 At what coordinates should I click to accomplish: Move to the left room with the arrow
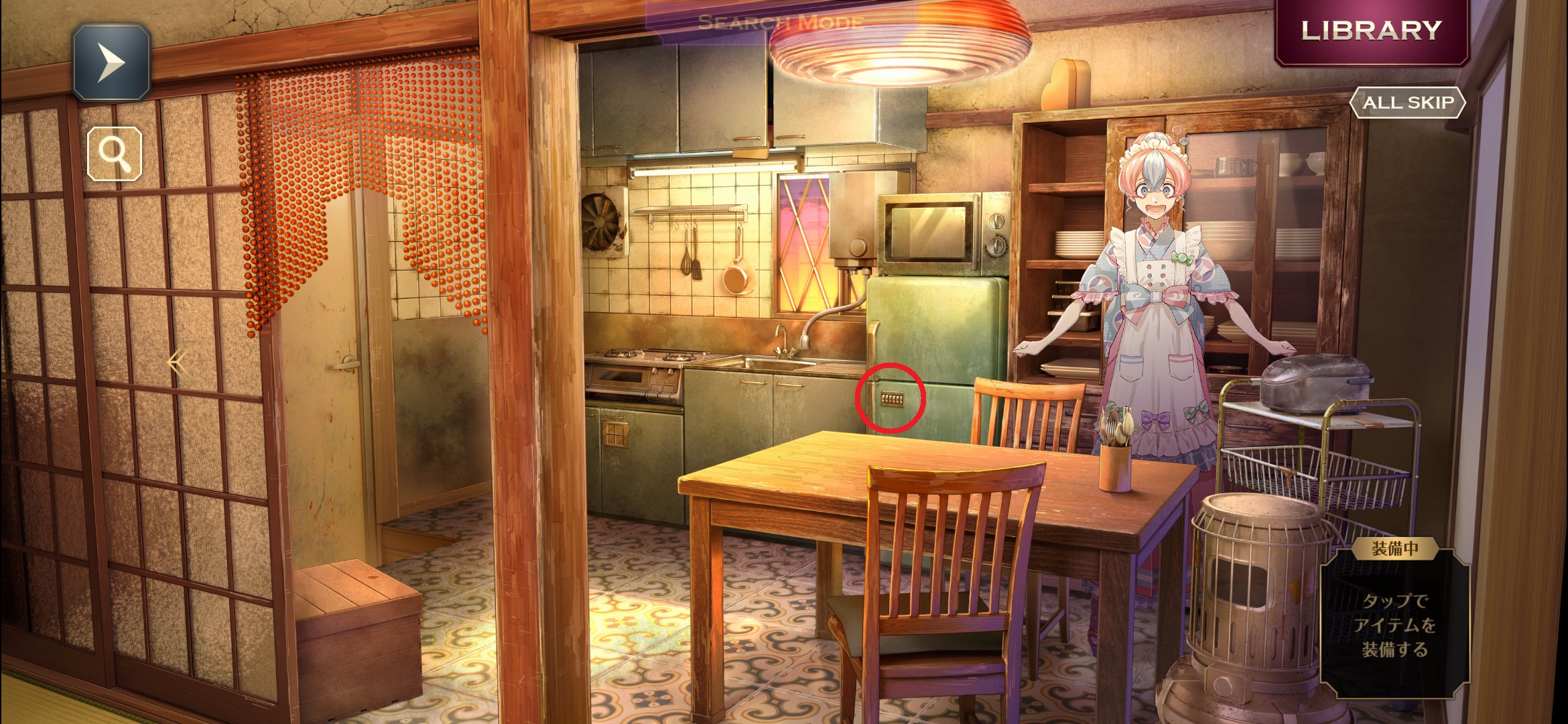(x=178, y=363)
